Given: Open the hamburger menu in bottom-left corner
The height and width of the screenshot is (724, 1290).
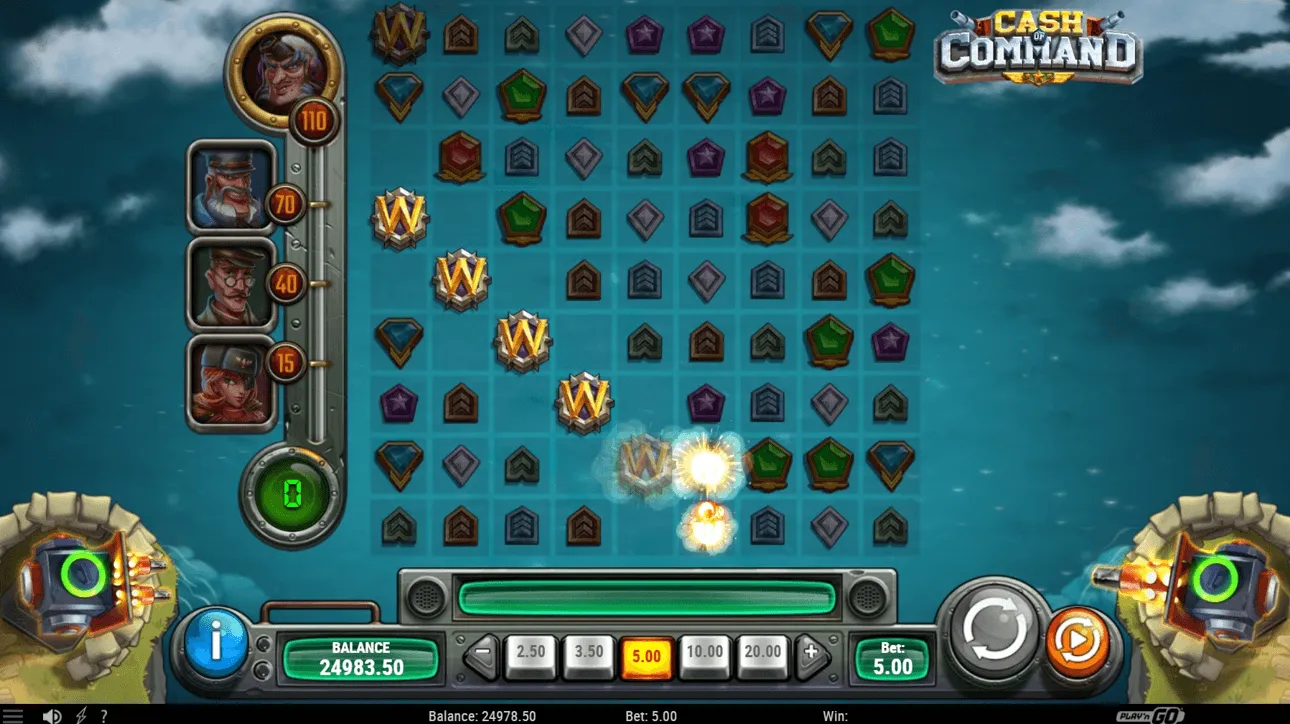Looking at the screenshot, I should (14, 714).
